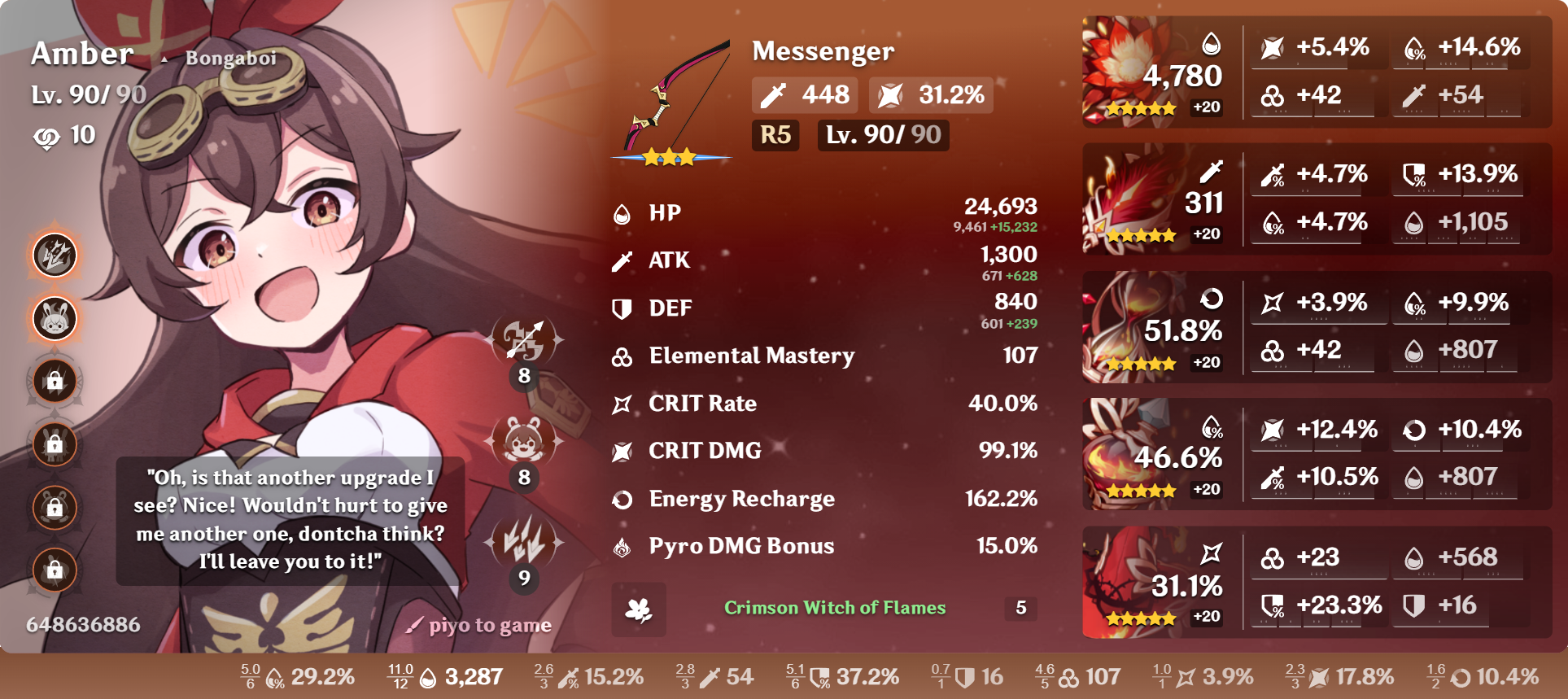Click the CRIT Rate star icon in stat list

tap(622, 403)
